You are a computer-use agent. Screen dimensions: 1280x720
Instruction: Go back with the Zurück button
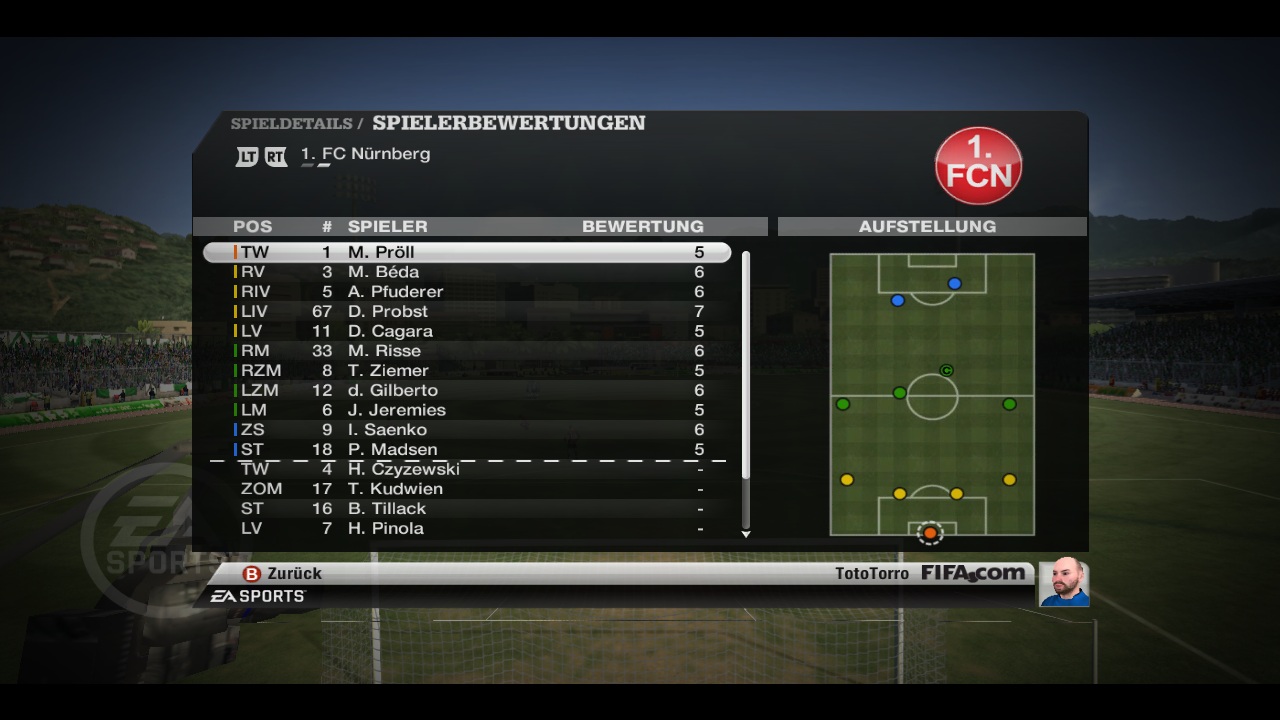pos(283,574)
